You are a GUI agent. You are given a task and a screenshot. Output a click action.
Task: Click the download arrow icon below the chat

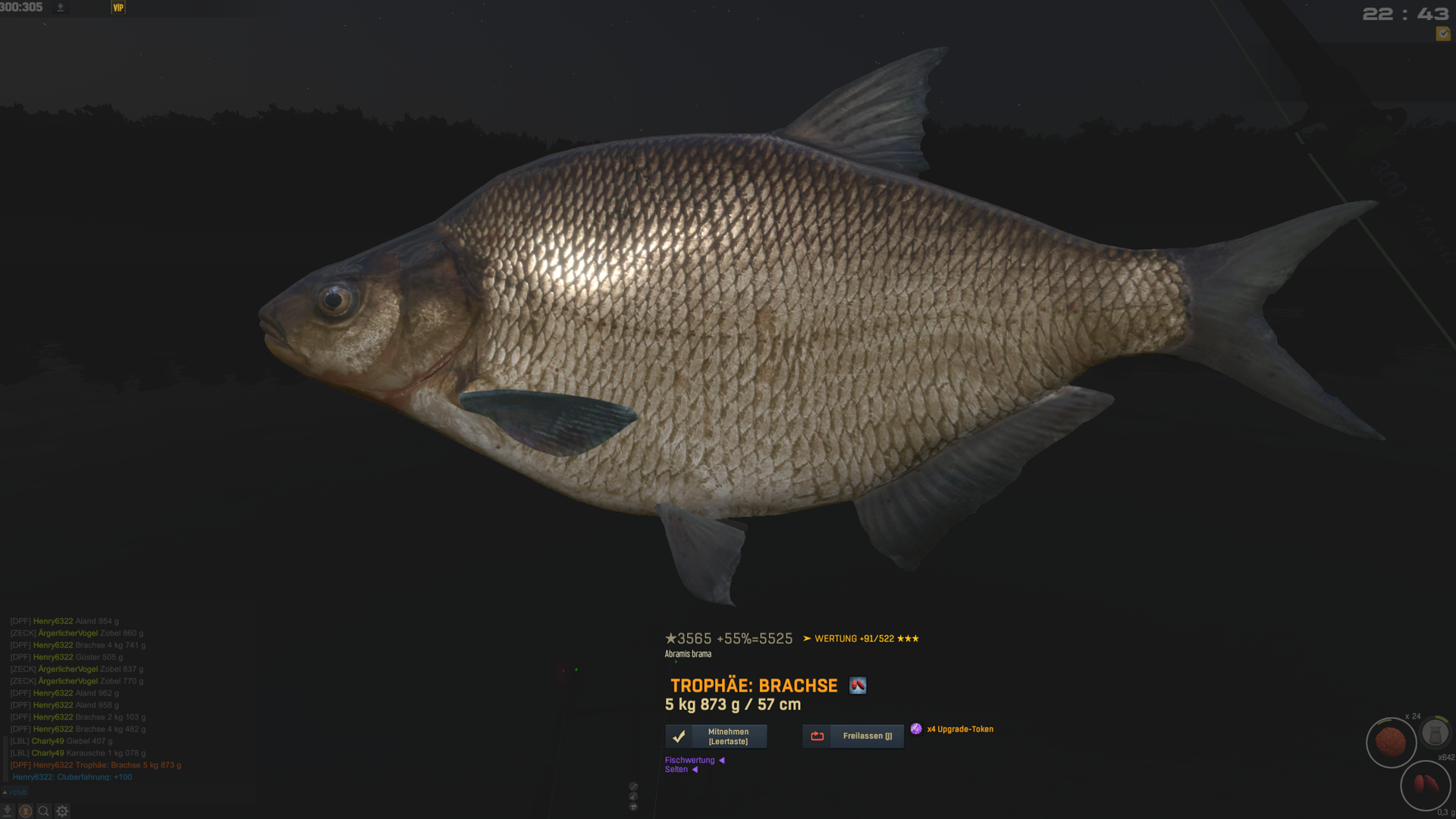(x=8, y=811)
